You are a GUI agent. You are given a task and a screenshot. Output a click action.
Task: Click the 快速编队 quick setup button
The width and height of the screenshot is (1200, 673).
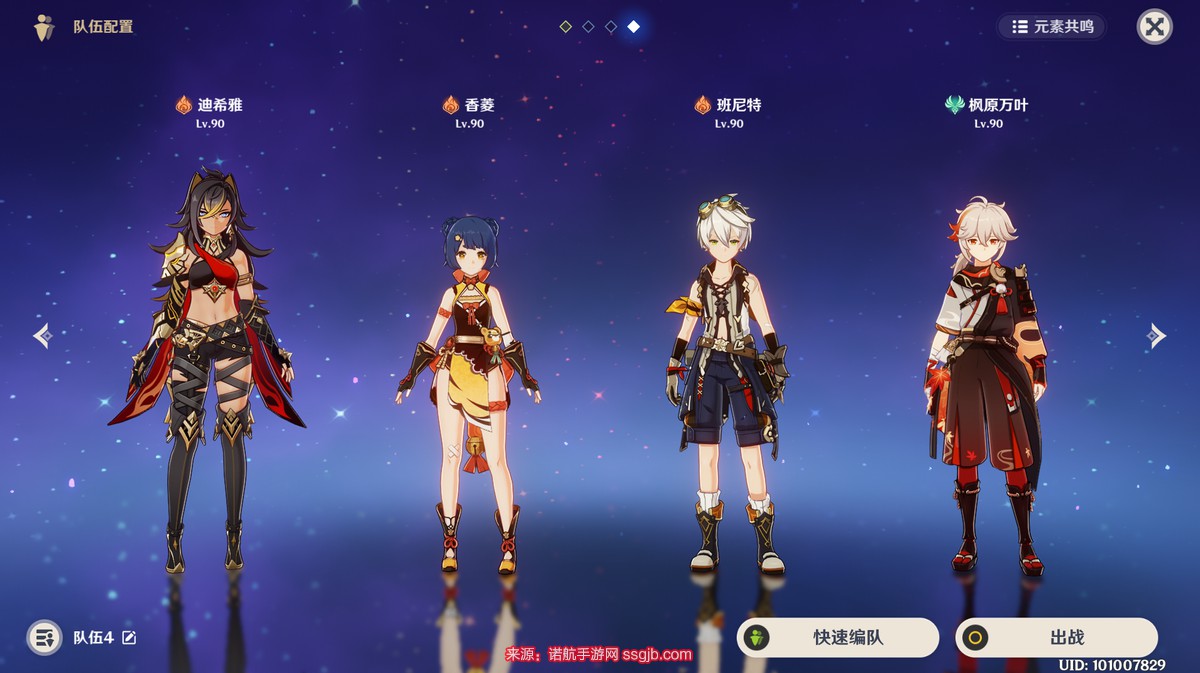coord(838,637)
